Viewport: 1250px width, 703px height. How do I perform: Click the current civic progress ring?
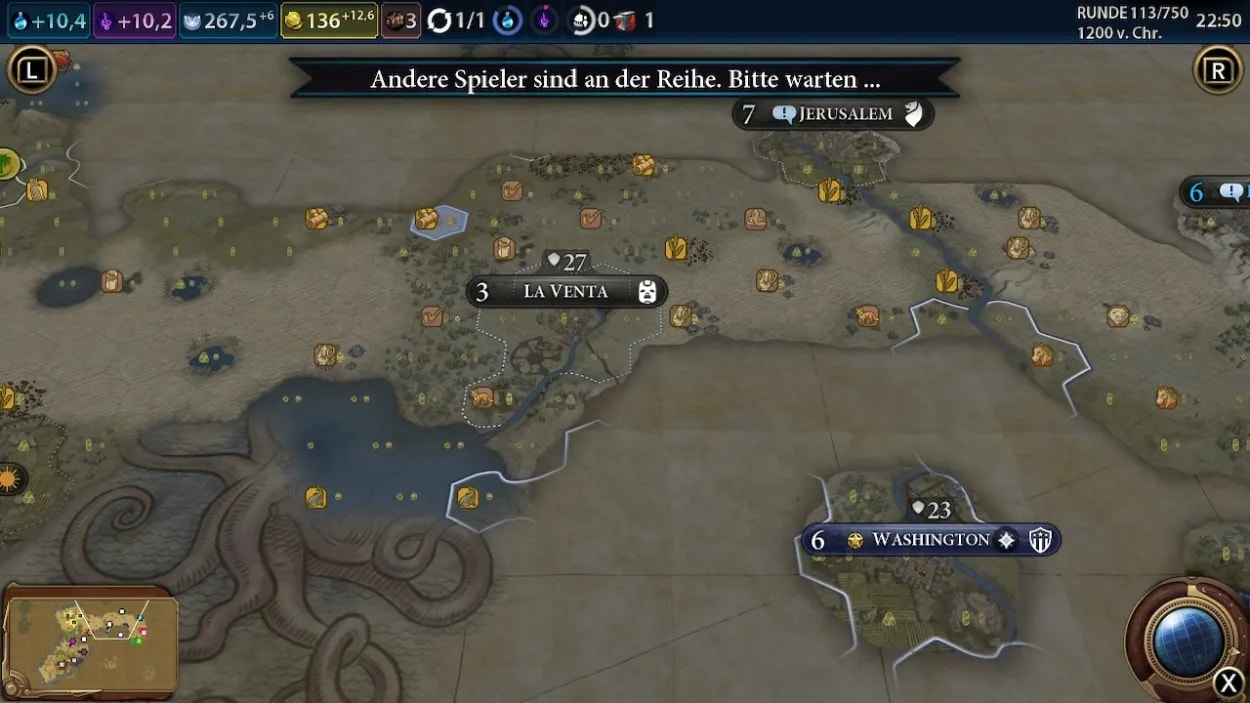pos(544,20)
